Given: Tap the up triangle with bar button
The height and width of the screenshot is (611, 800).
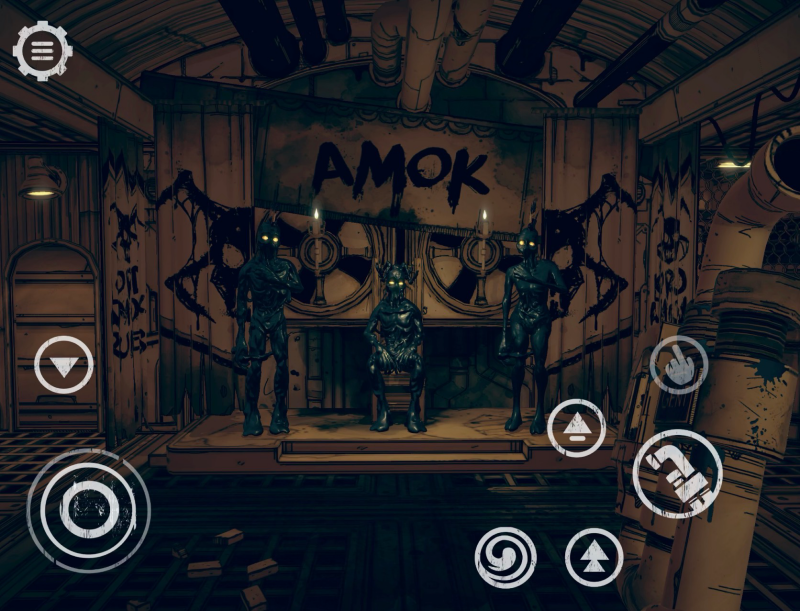Looking at the screenshot, I should pos(577,428).
